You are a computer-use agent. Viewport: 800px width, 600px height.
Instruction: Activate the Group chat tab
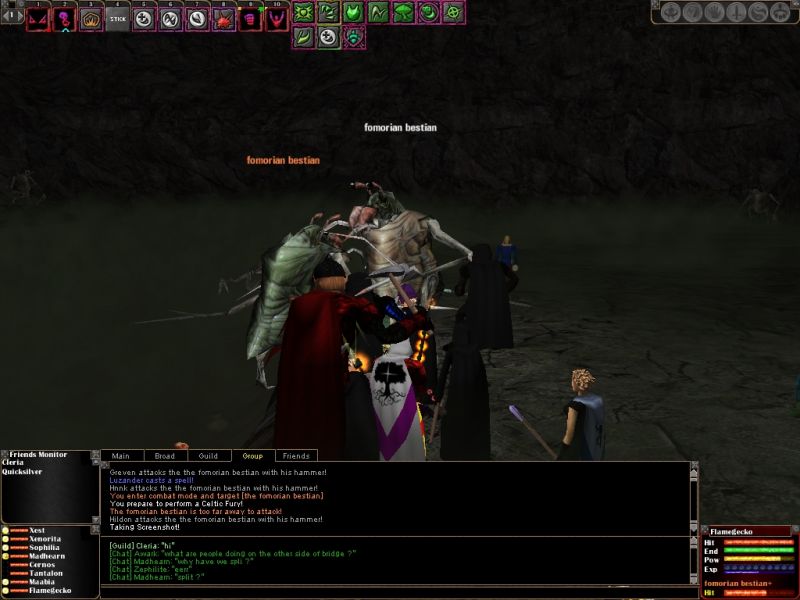(x=252, y=456)
